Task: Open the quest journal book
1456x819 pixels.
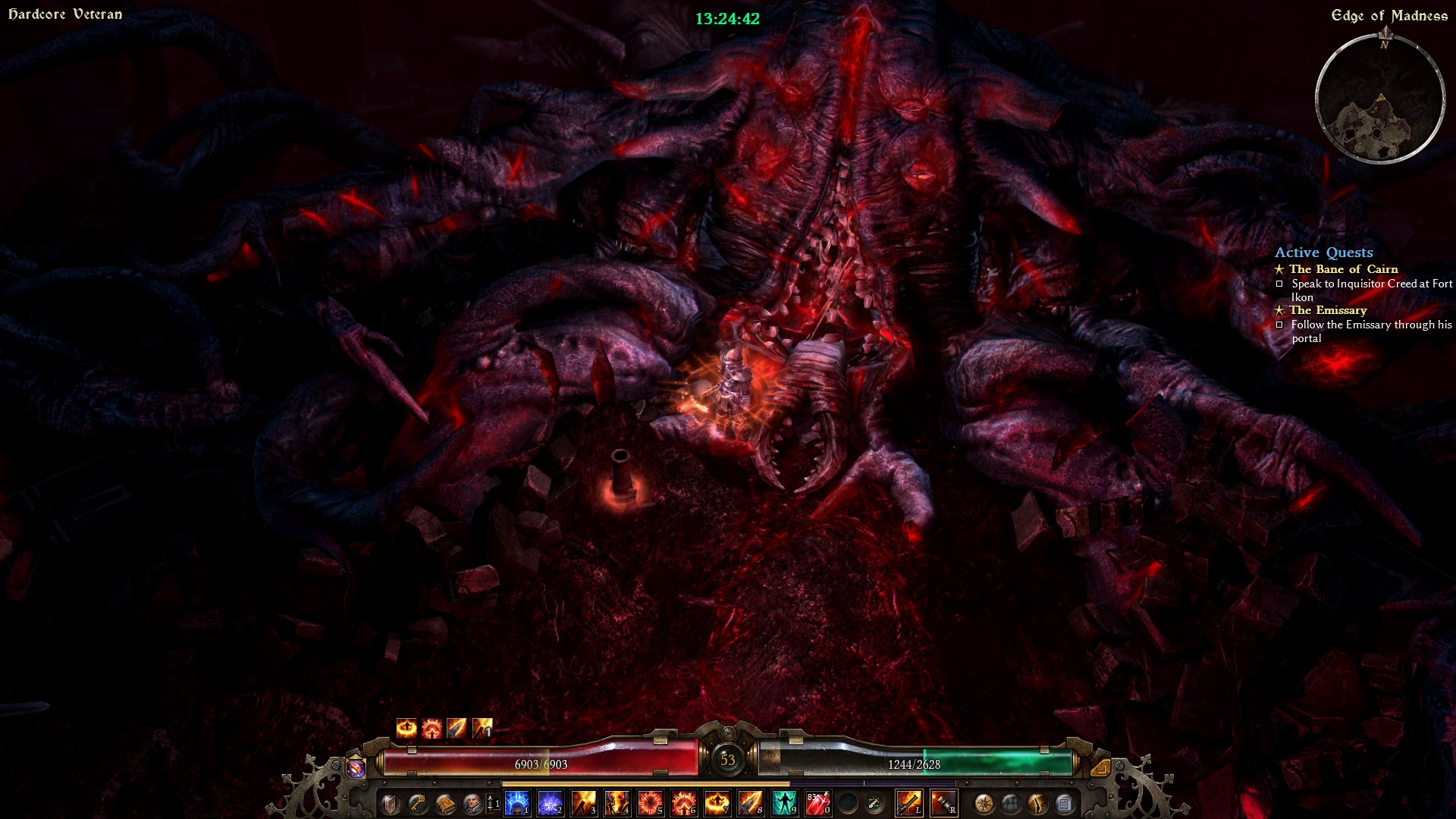Action: [445, 803]
